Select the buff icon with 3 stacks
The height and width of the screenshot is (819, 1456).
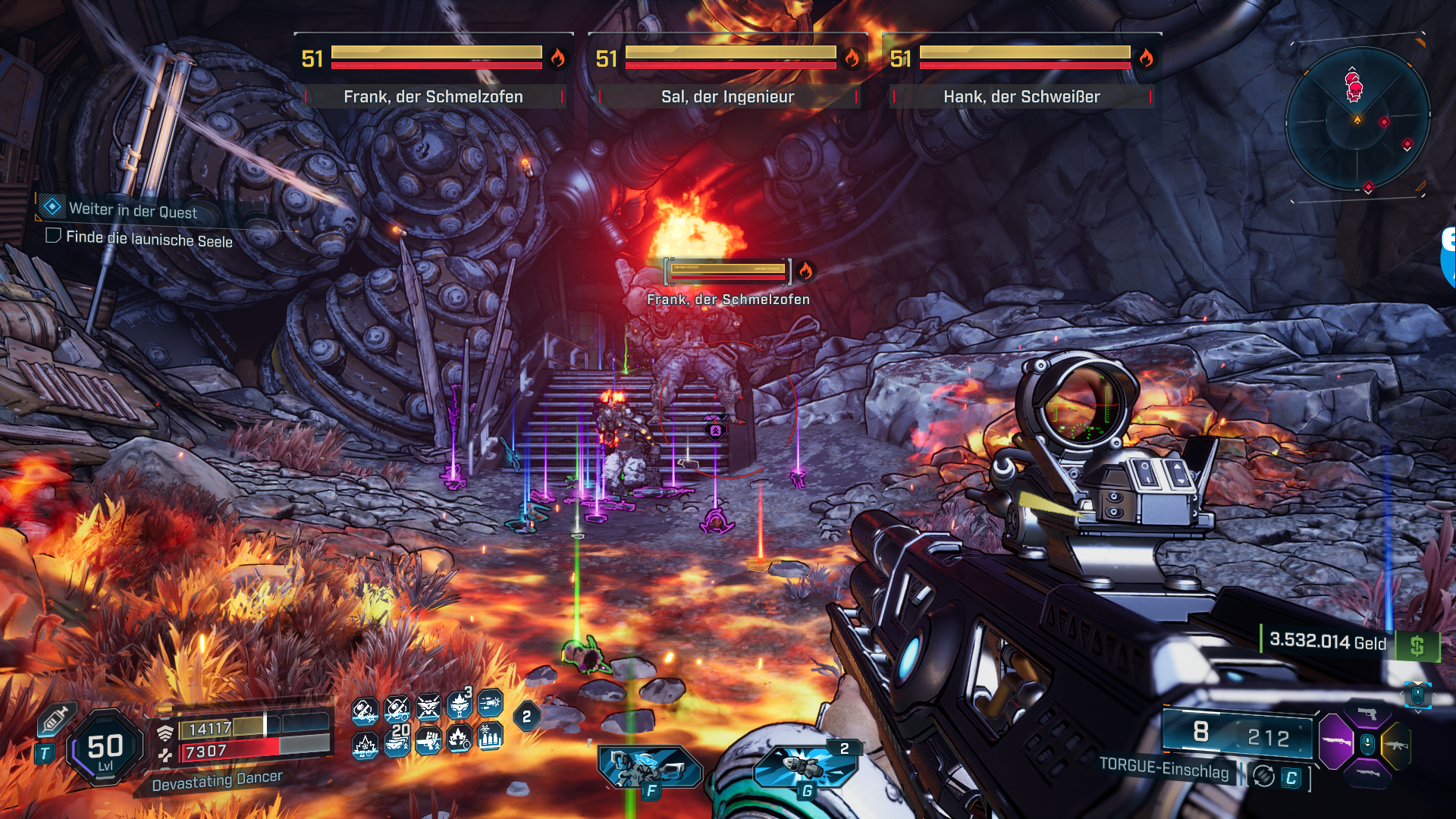pos(460,705)
